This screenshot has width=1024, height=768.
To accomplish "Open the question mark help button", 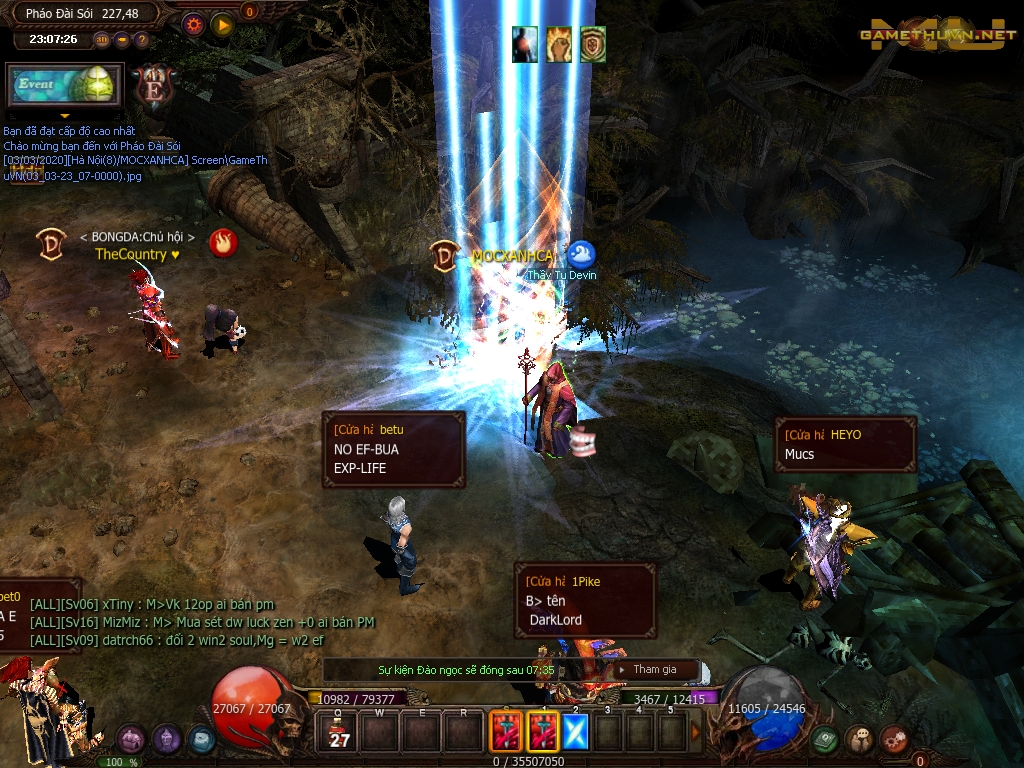I will (141, 40).
